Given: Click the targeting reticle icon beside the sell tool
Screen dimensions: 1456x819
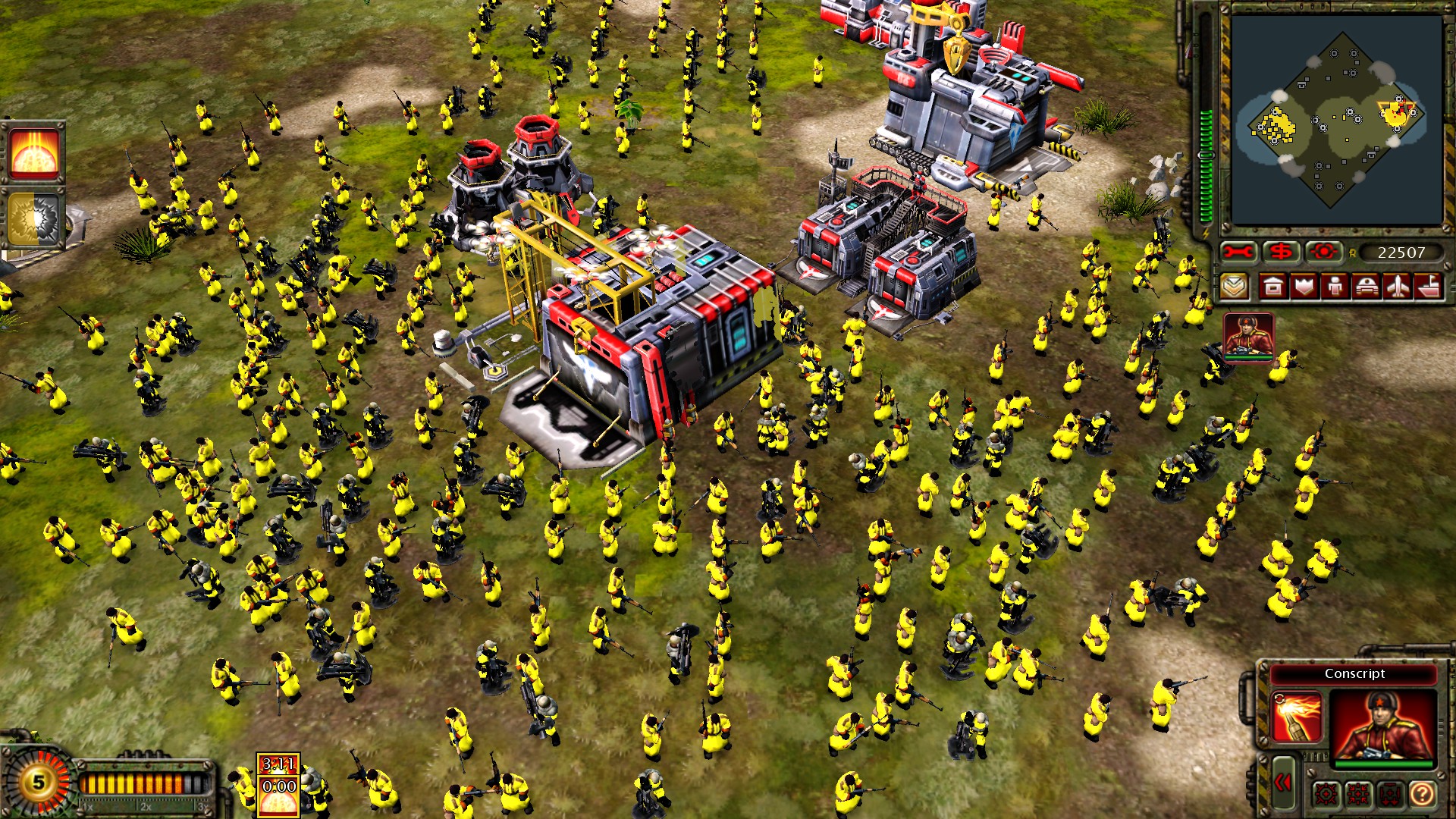Looking at the screenshot, I should point(1323,250).
